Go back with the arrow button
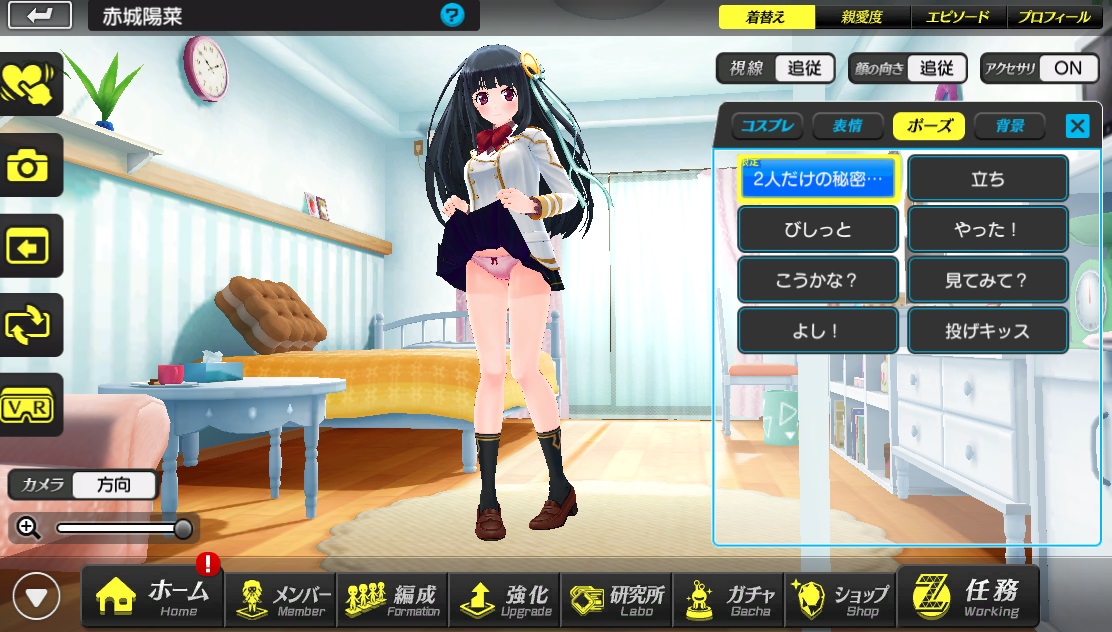Viewport: 1112px width, 632px height. pos(40,15)
